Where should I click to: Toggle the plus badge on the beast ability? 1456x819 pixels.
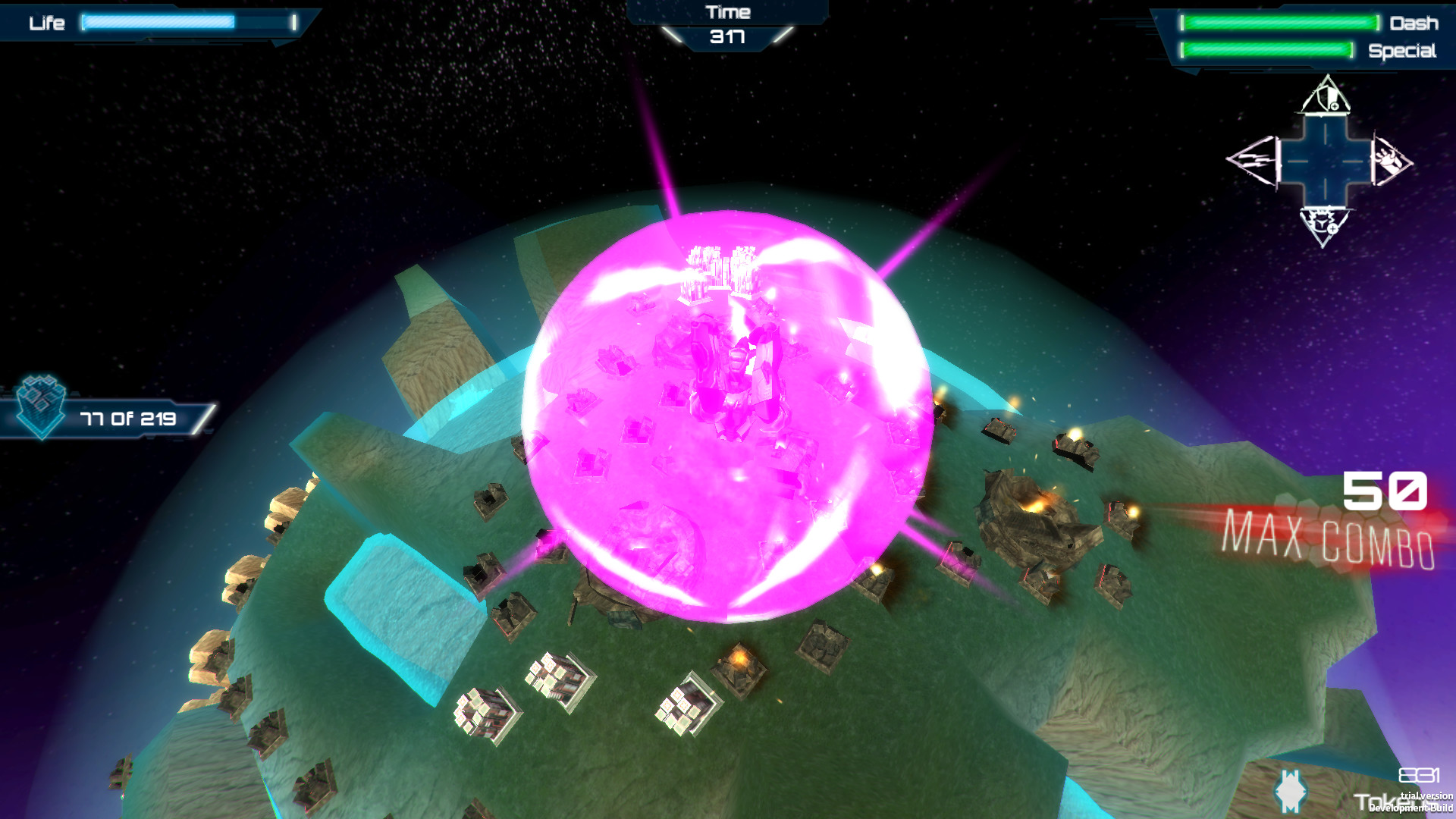click(1333, 229)
